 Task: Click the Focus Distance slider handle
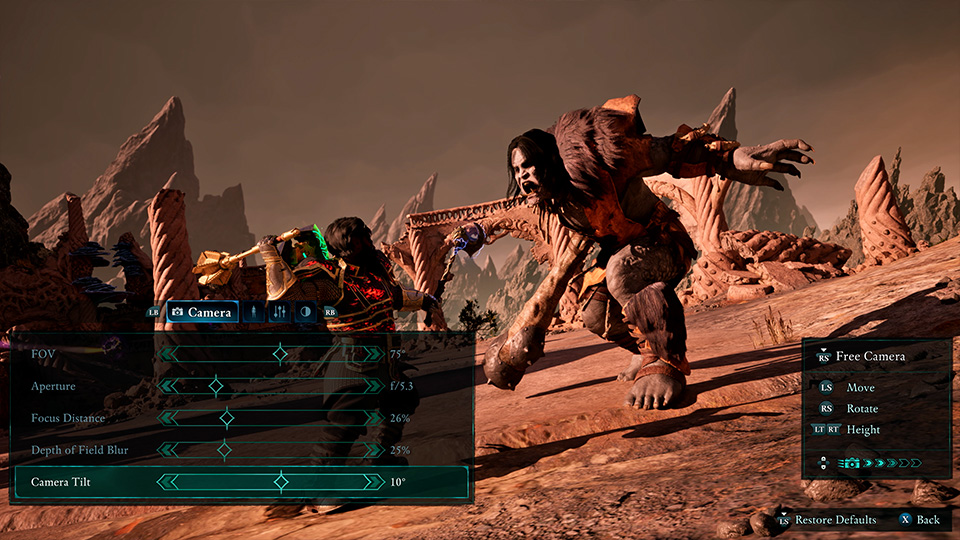click(226, 418)
